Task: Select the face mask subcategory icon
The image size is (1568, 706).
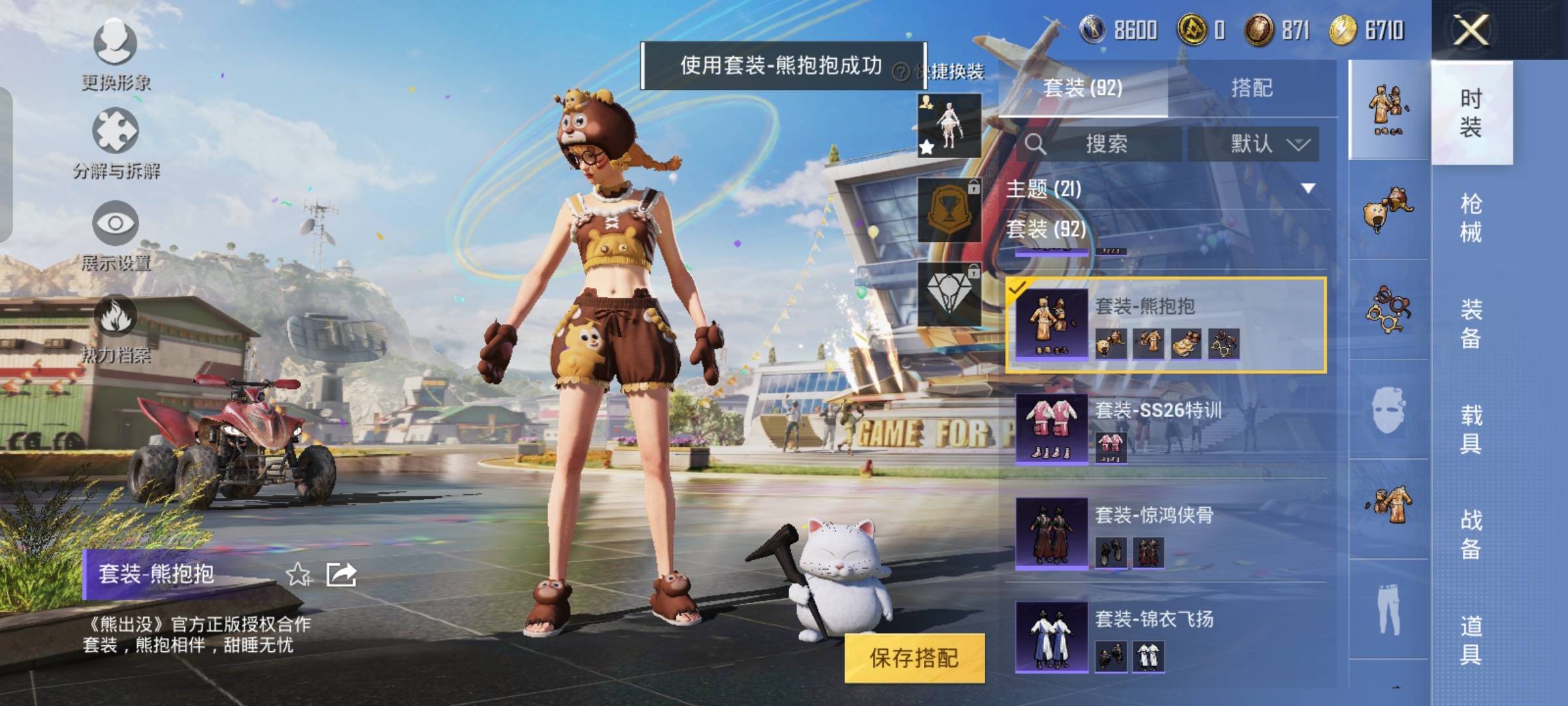Action: 1388,410
